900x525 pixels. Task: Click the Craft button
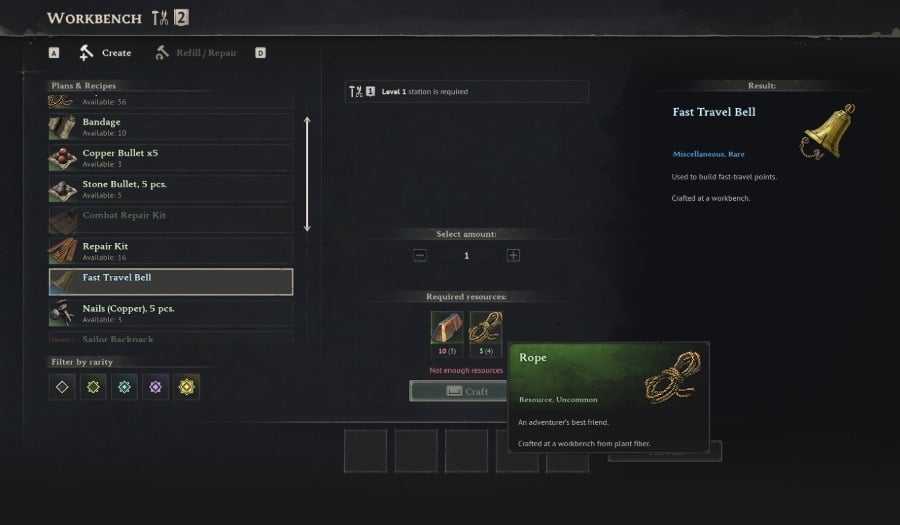459,391
